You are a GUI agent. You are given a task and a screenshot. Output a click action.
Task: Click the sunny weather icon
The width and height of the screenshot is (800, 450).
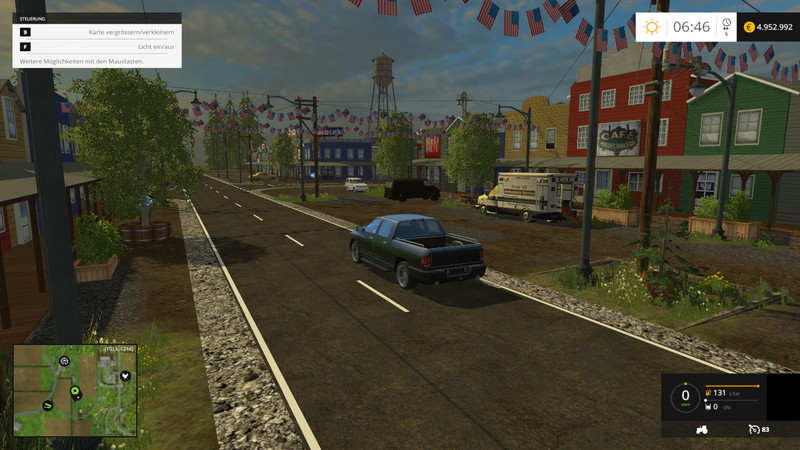(653, 27)
